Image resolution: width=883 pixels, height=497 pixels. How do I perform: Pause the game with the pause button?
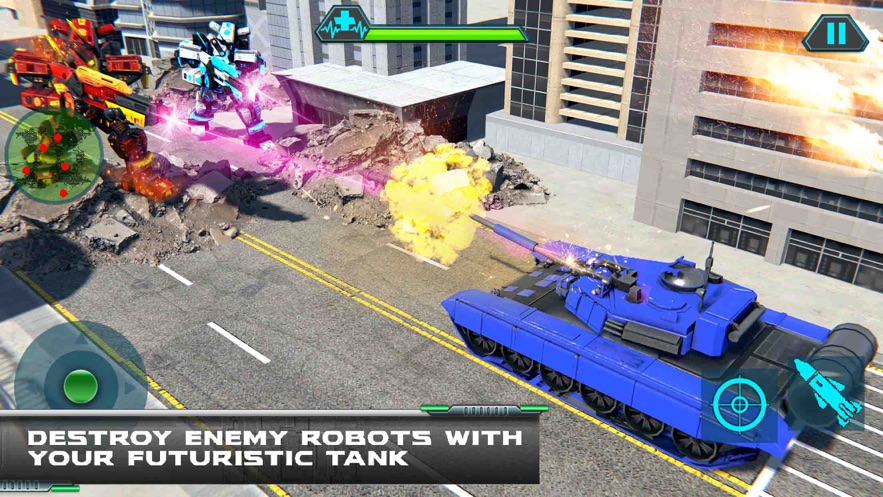[835, 34]
